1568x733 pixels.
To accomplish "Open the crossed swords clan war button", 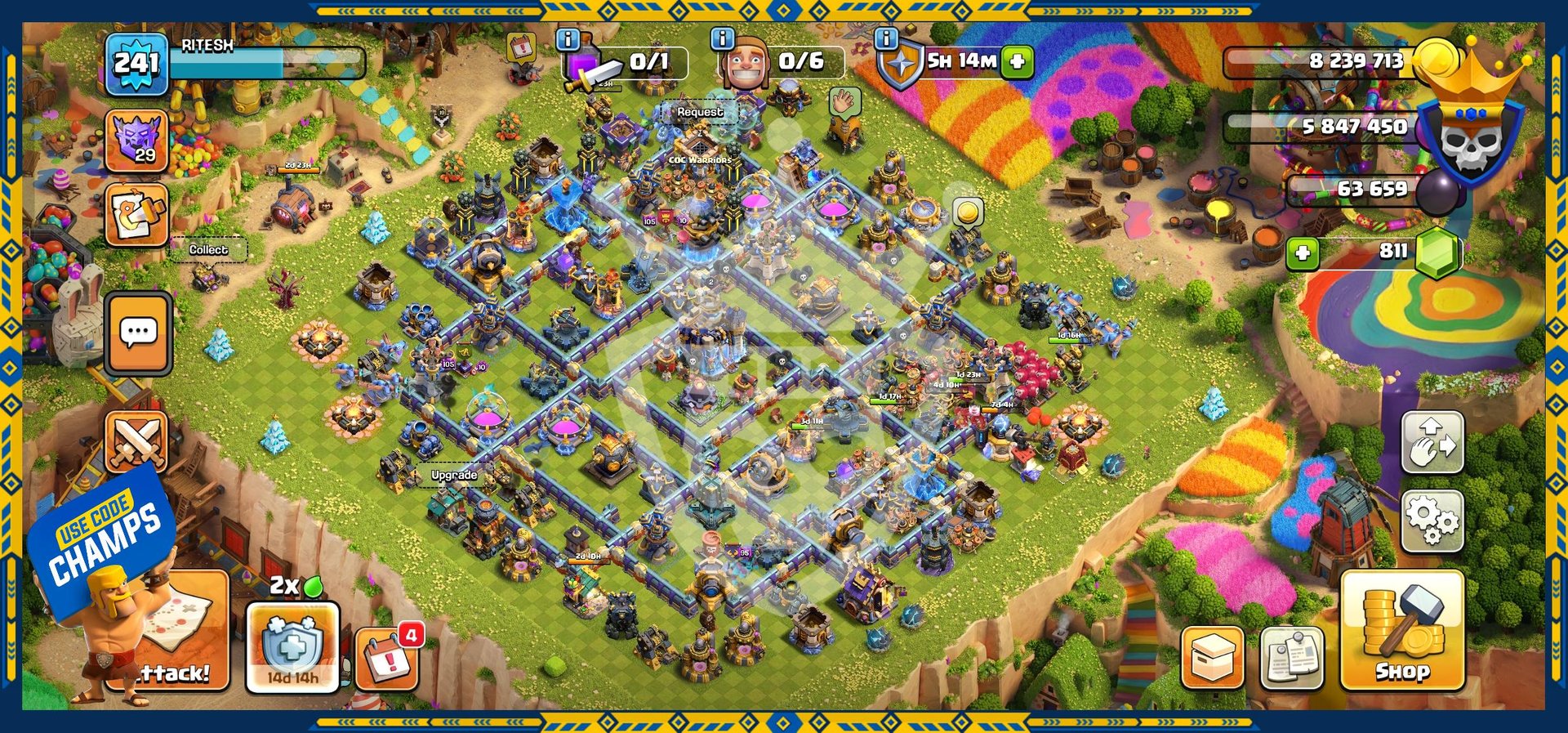I will pyautogui.click(x=136, y=441).
